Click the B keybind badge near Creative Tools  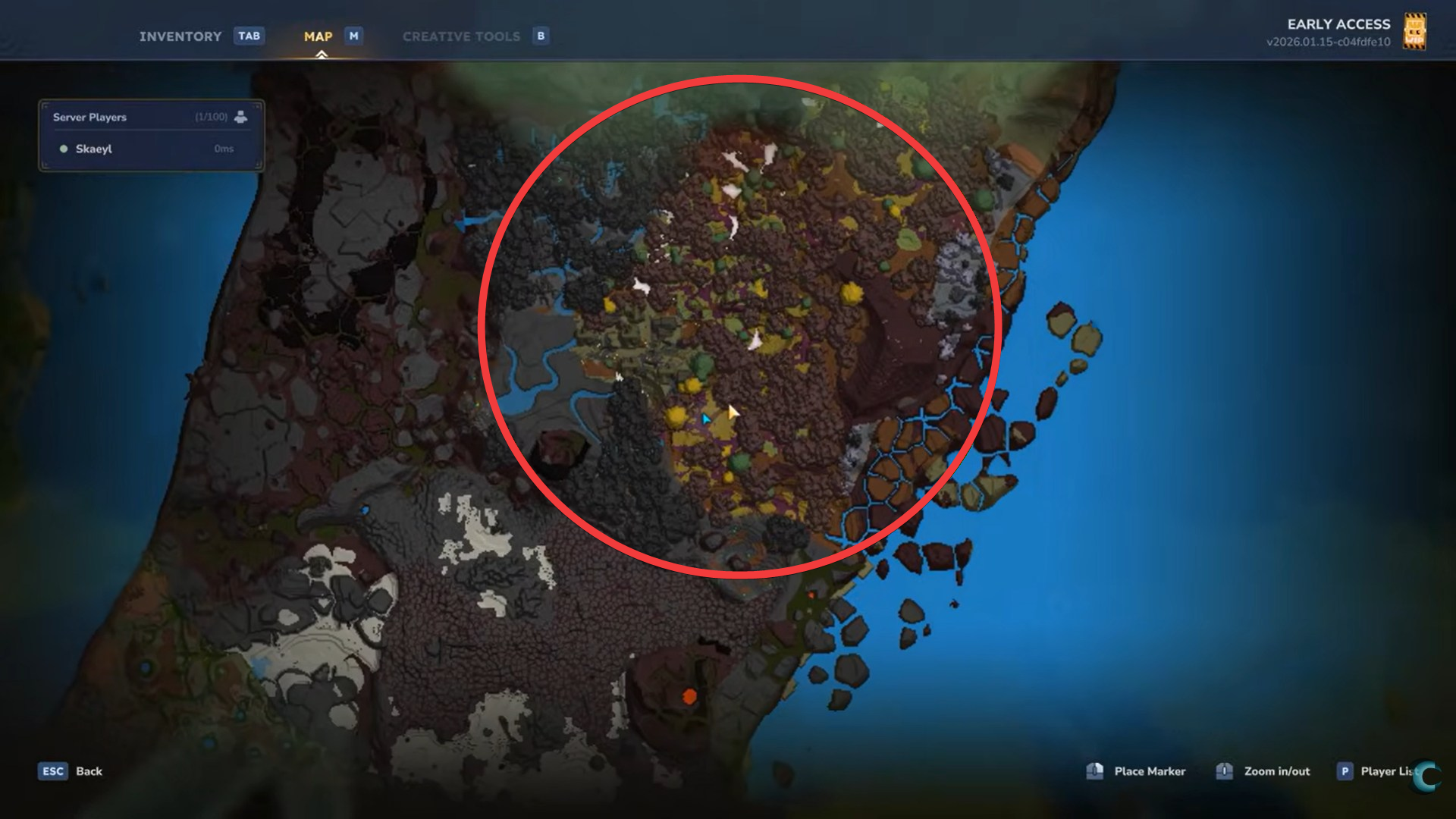click(540, 36)
